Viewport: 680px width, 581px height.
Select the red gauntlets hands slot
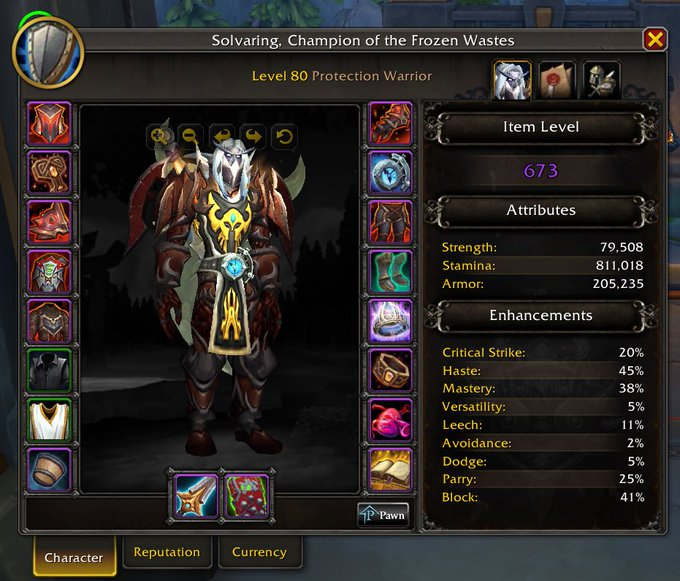(x=390, y=124)
